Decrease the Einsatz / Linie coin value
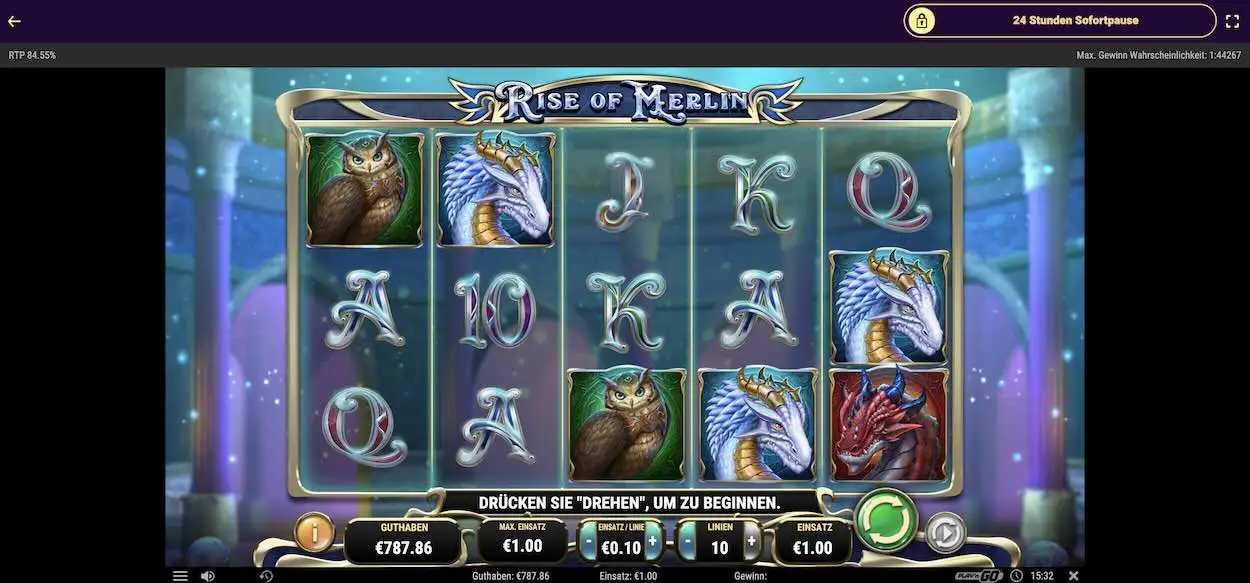The width and height of the screenshot is (1250, 583). pyautogui.click(x=589, y=542)
